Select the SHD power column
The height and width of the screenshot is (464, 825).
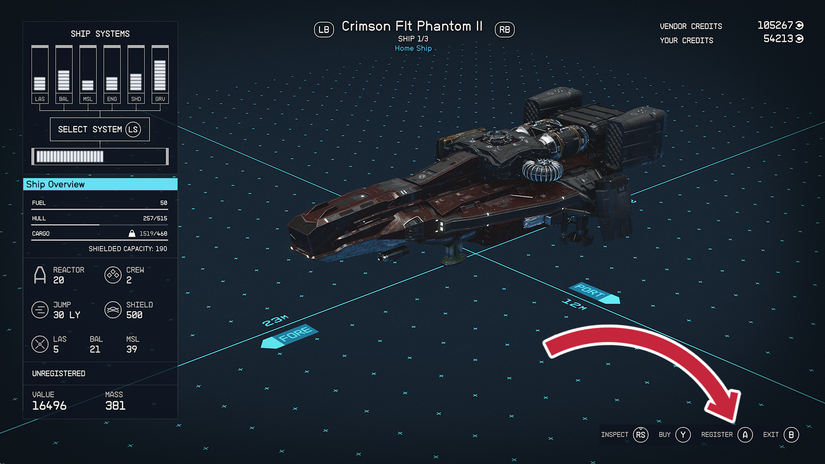(136, 76)
